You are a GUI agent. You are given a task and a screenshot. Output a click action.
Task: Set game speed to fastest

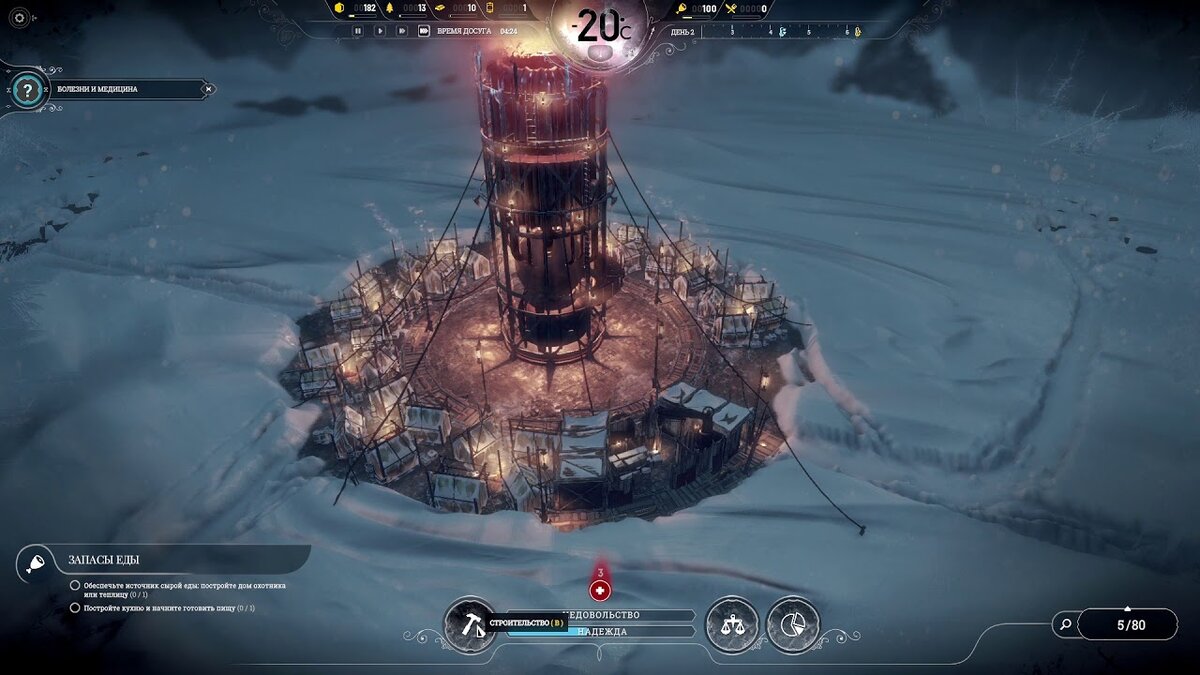point(424,31)
